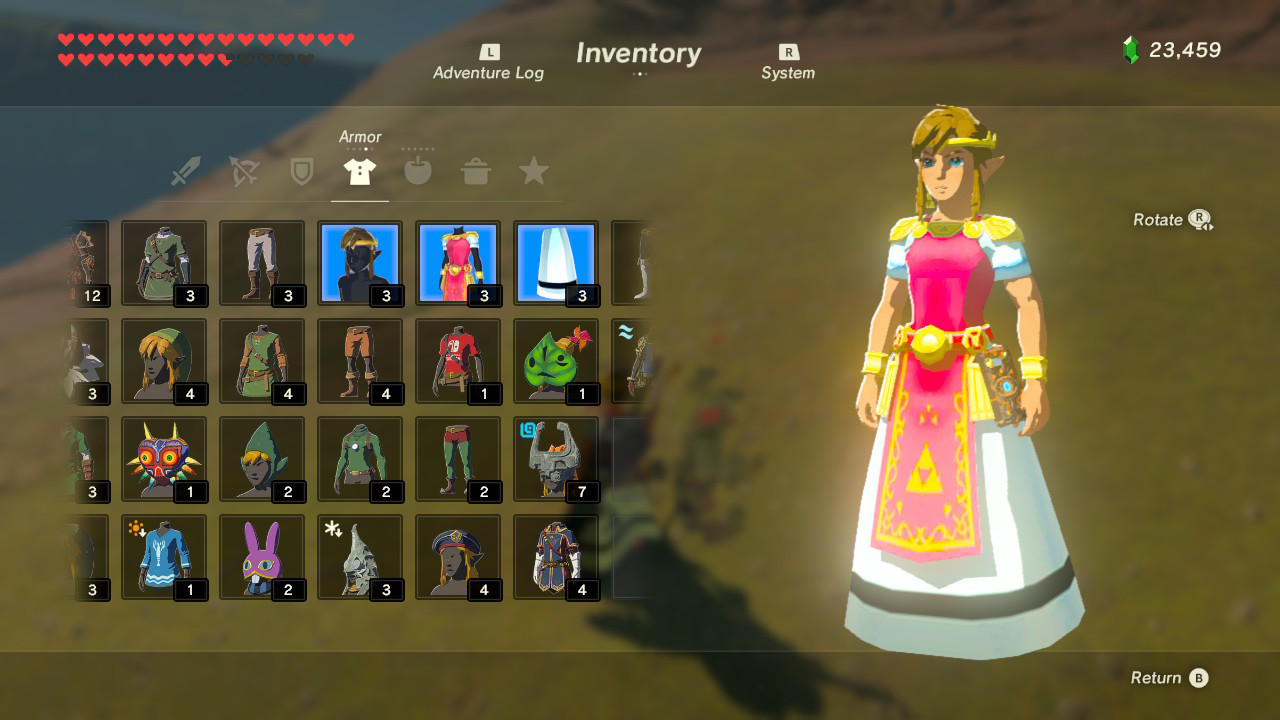Click the Inventory title
The image size is (1280, 720).
[x=637, y=54]
